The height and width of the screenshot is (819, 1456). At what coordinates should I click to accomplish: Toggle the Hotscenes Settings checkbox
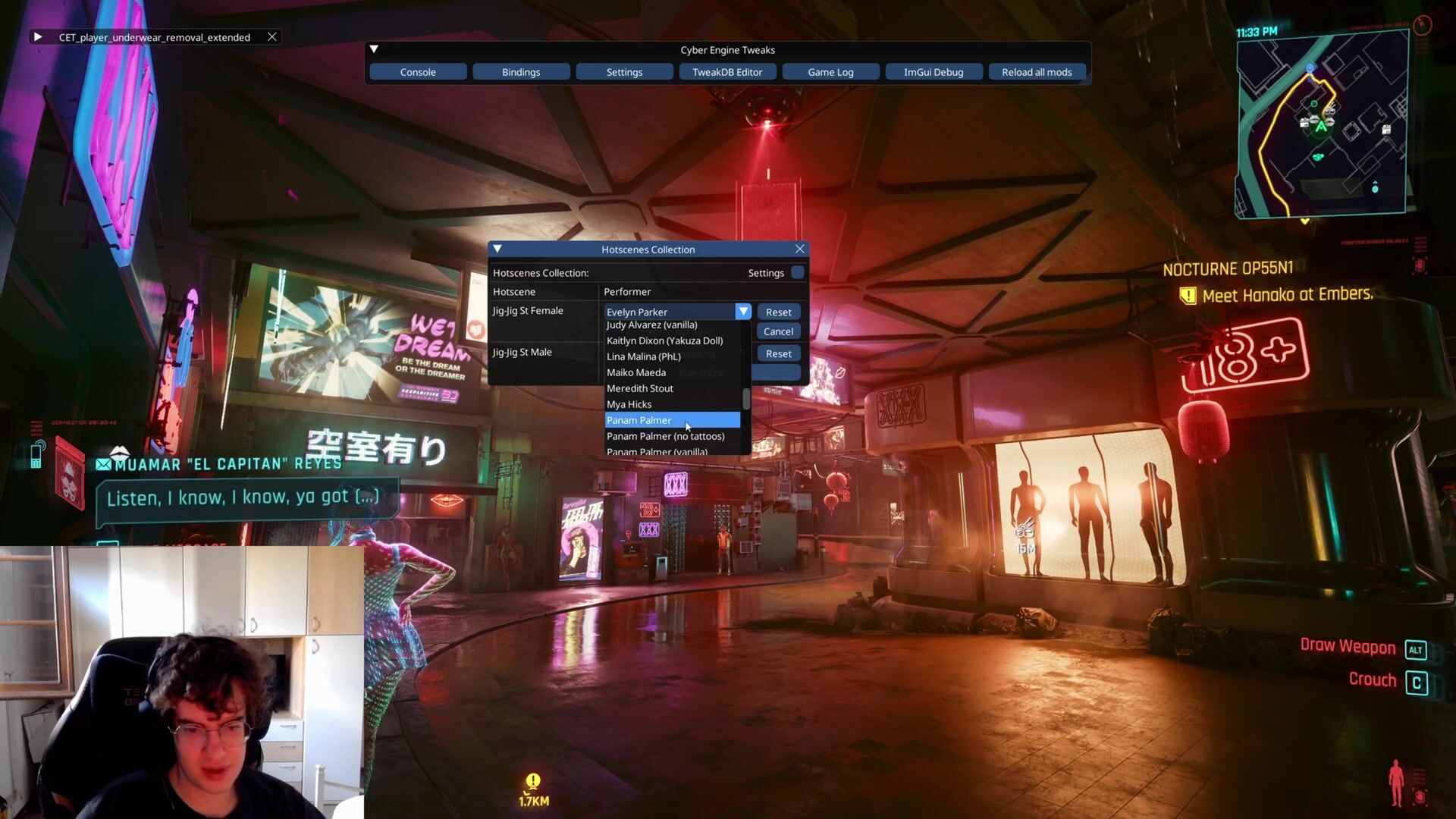(797, 272)
